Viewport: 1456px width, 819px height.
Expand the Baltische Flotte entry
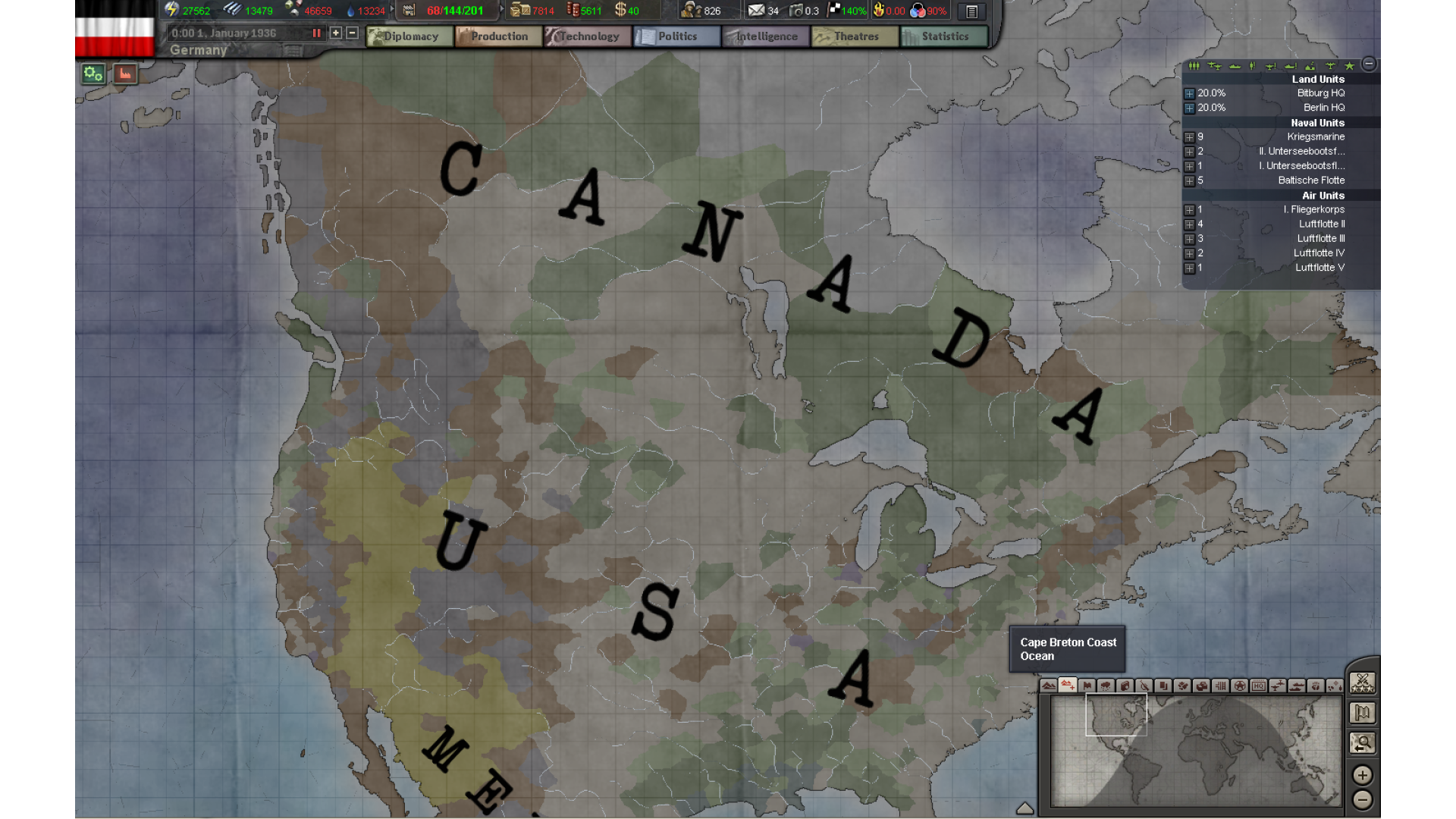pos(1189,181)
